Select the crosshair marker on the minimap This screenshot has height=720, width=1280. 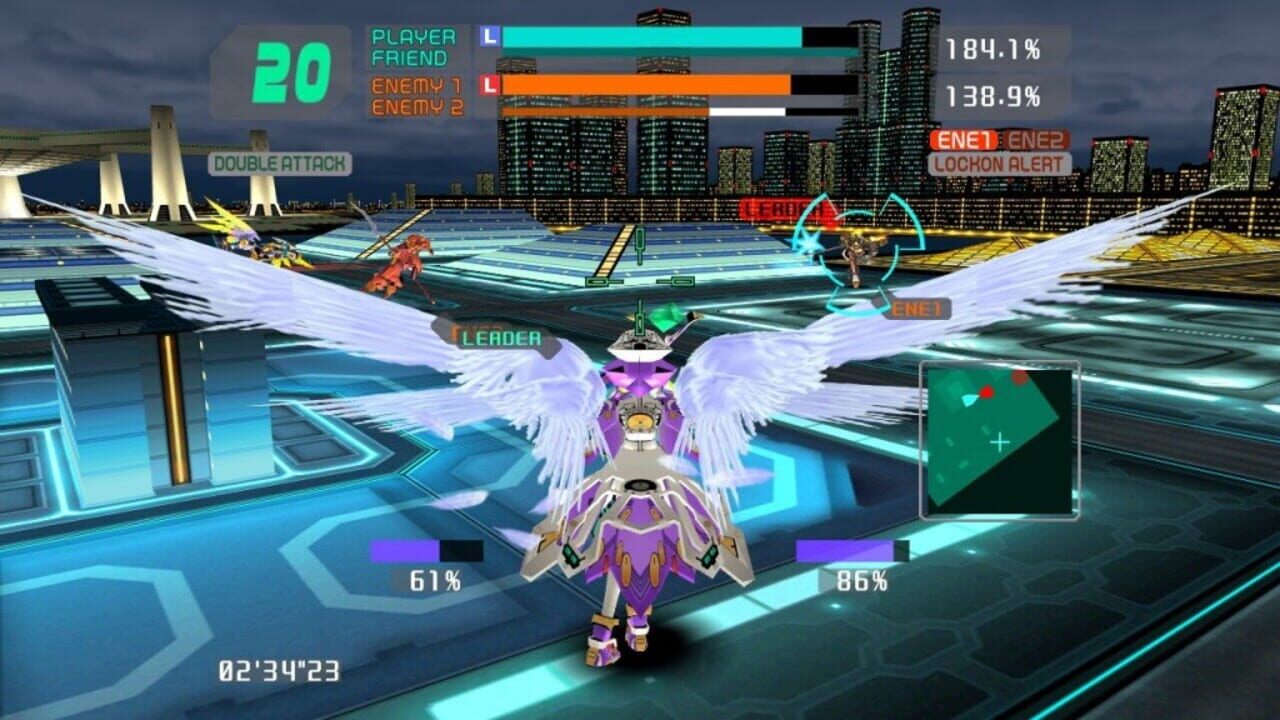999,442
